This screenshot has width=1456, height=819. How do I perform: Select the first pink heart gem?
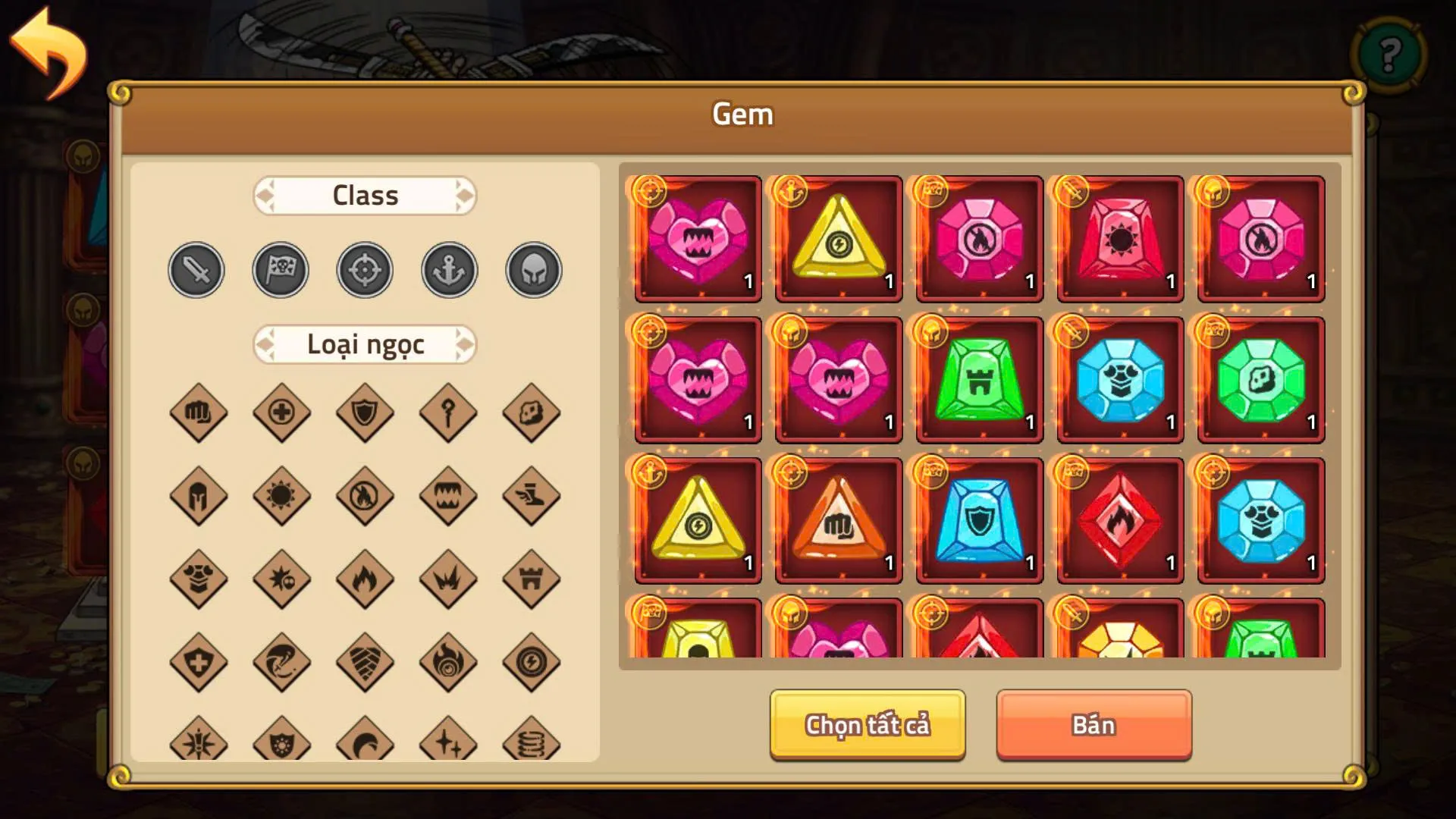click(696, 239)
